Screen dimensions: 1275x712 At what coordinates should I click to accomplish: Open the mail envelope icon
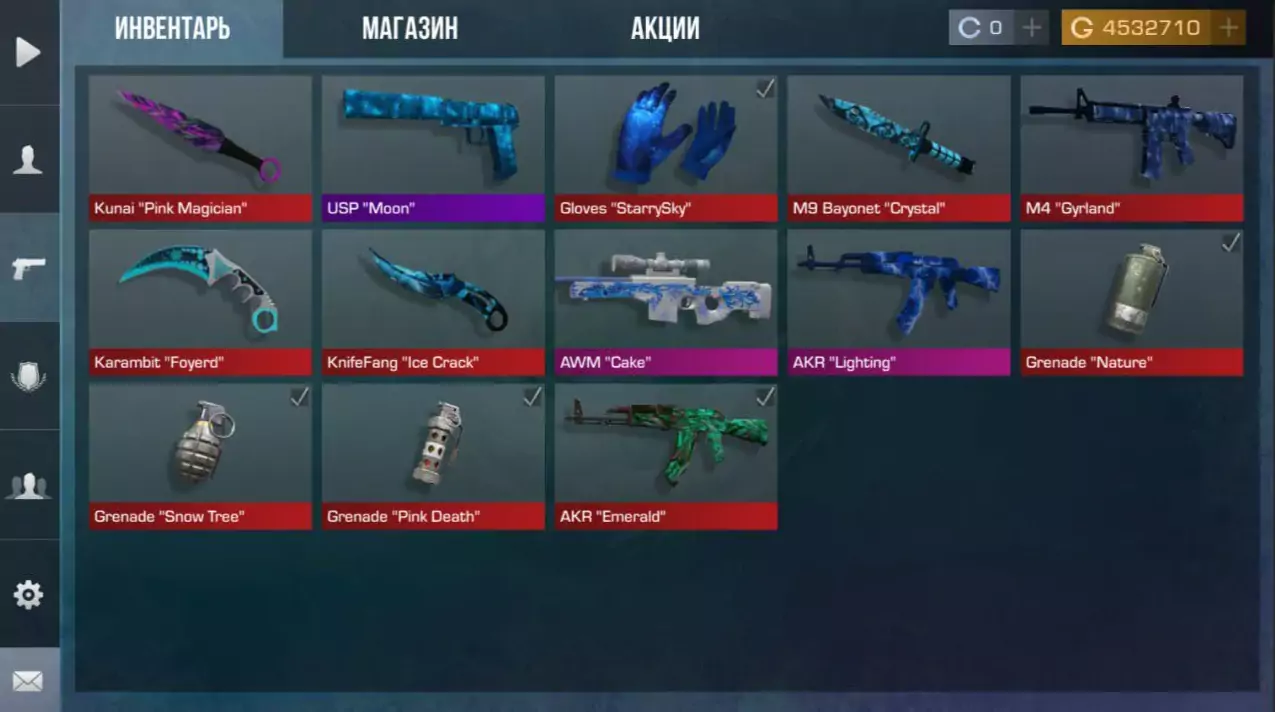click(x=28, y=682)
